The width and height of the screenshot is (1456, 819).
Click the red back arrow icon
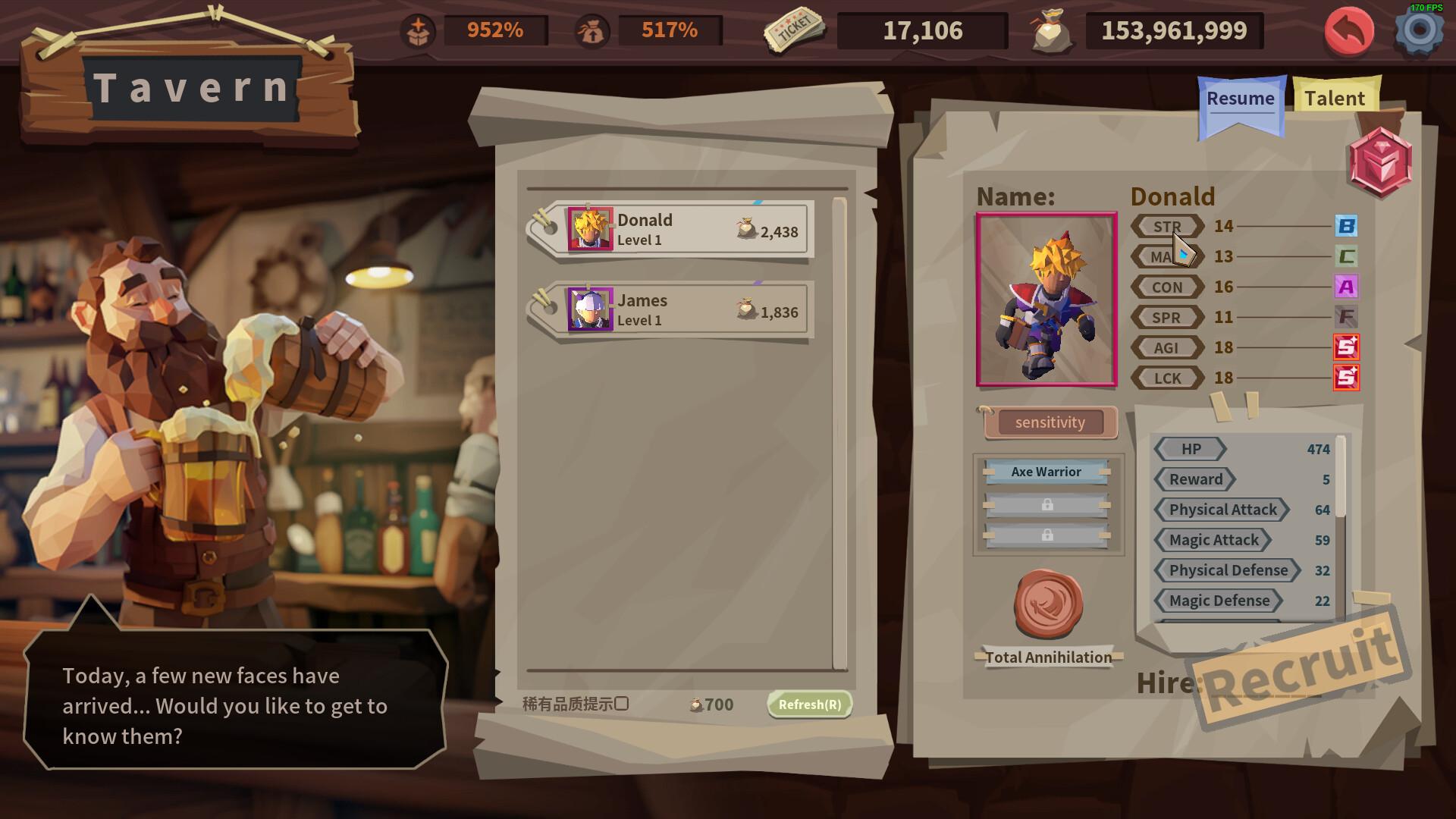[1349, 32]
